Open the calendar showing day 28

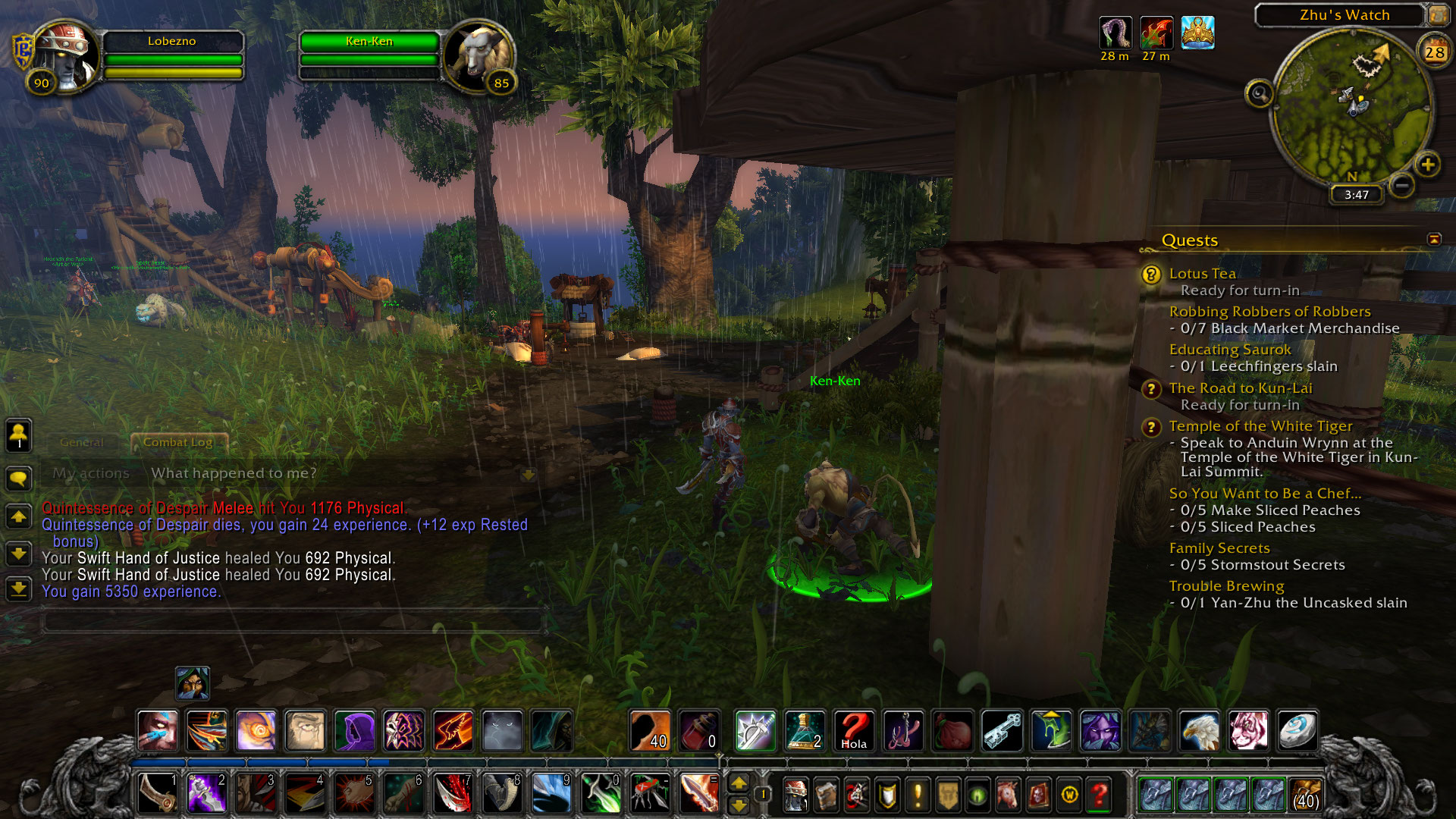(x=1434, y=52)
